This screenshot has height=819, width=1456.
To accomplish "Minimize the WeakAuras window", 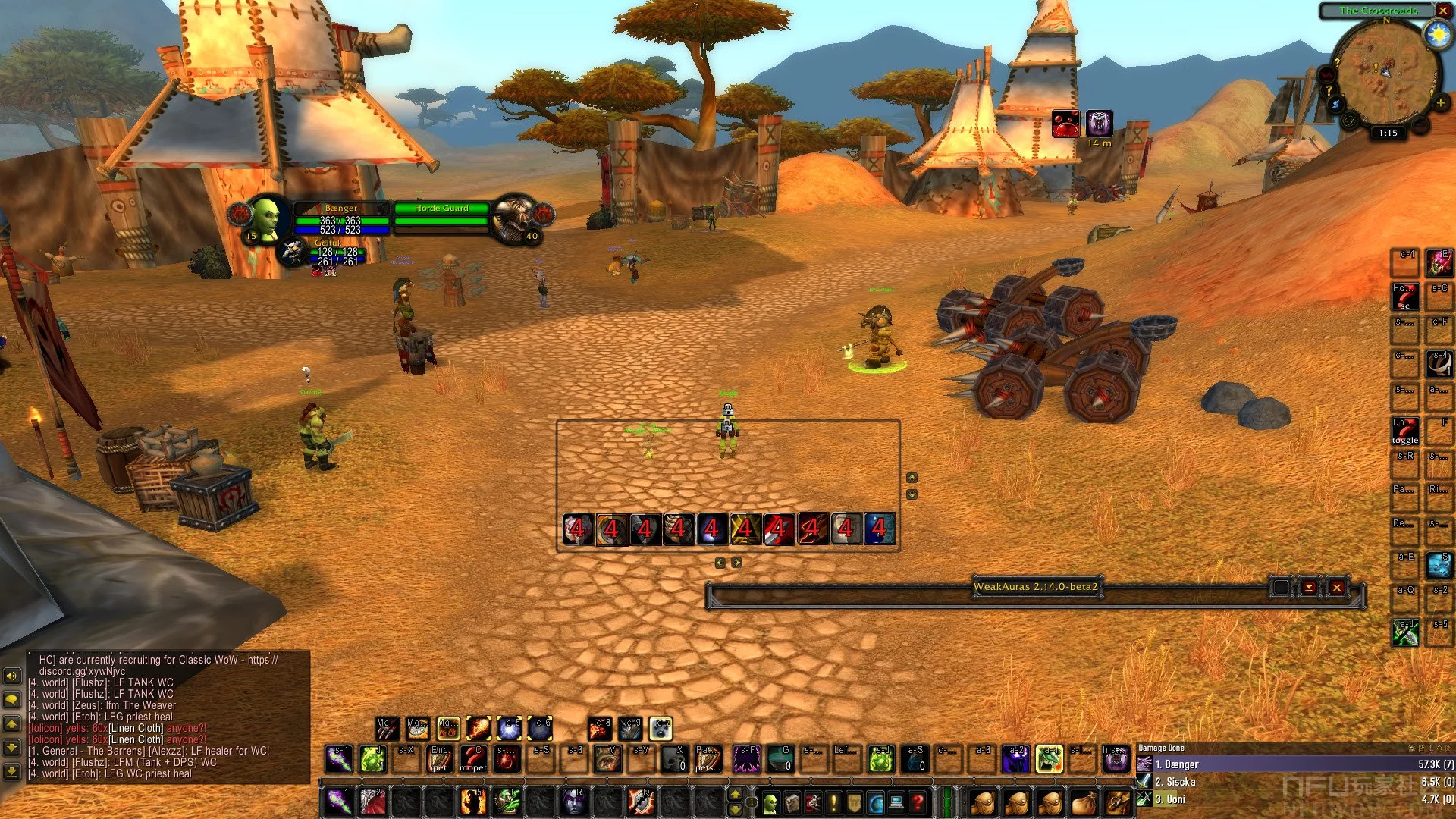I will 1309,587.
